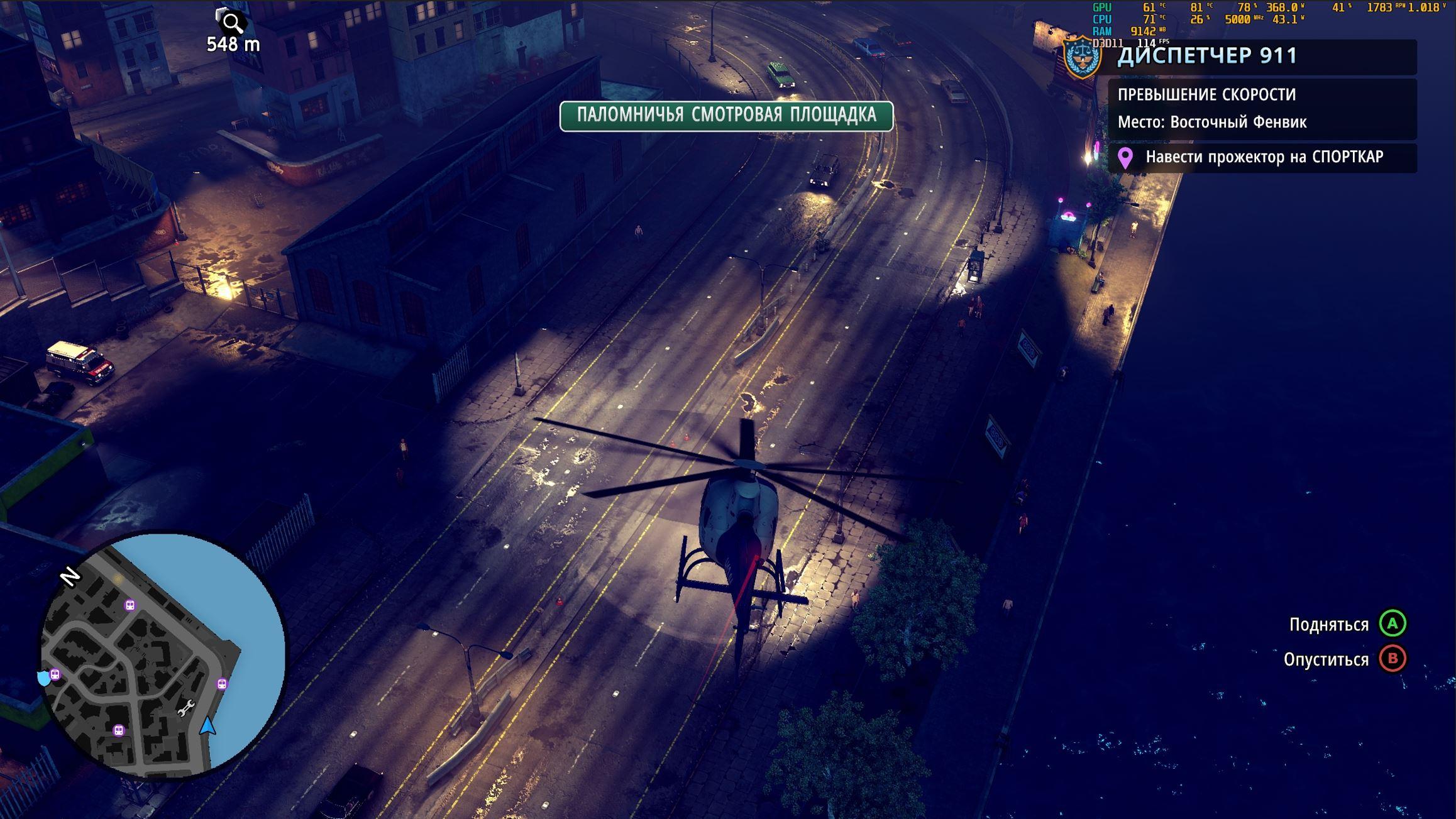Viewport: 1456px width, 819px height.
Task: Click the circular minimap
Action: coord(162,656)
